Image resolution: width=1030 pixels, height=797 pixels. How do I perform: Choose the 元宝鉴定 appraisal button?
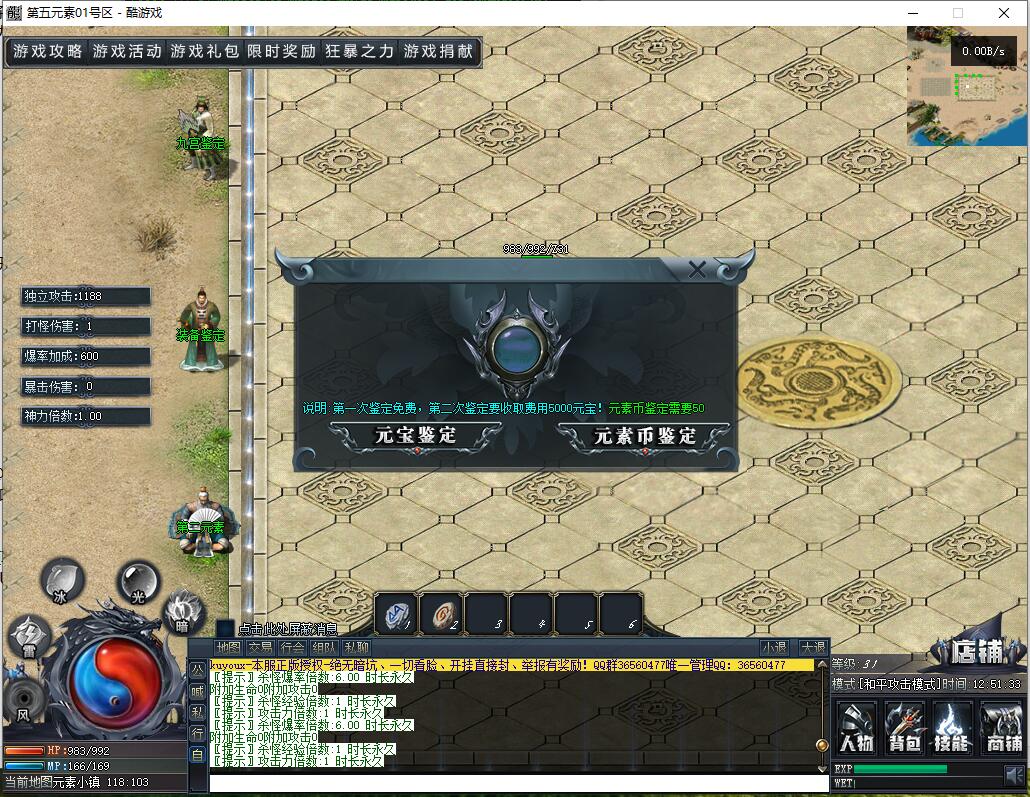(415, 435)
